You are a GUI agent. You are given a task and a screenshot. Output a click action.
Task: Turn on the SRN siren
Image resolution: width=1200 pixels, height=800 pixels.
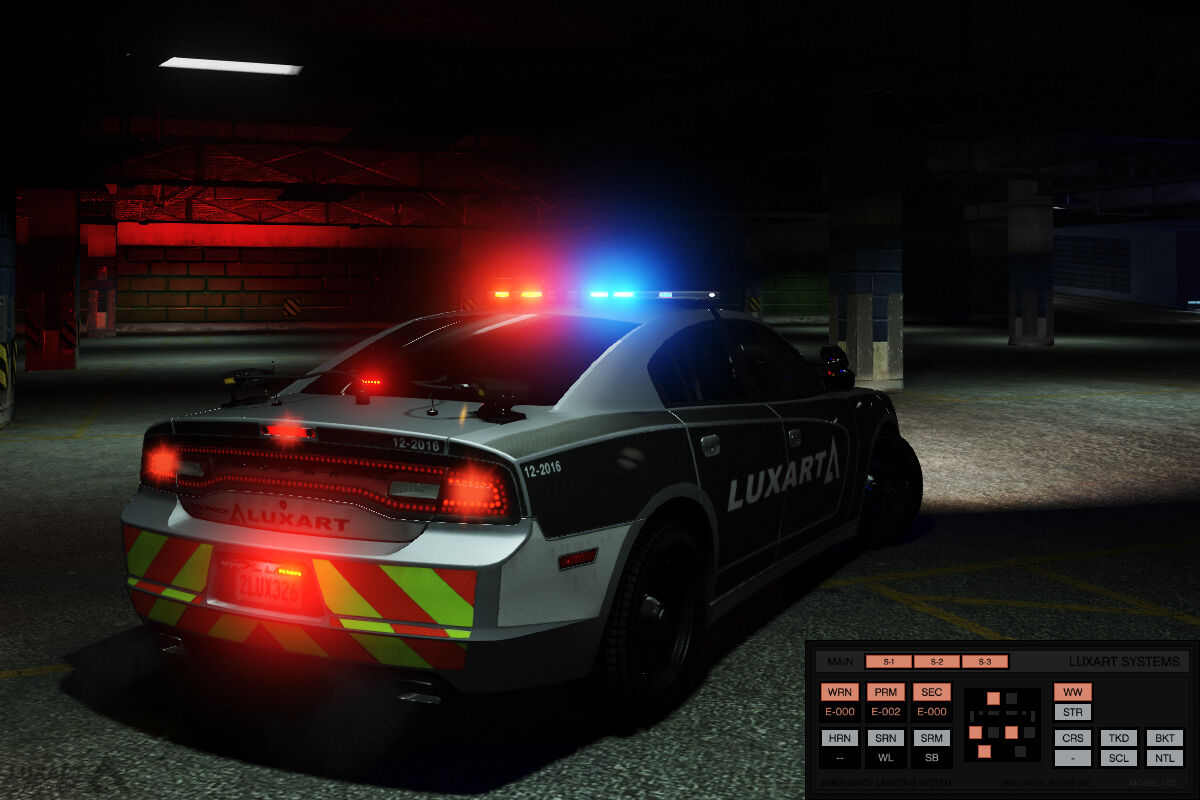886,738
